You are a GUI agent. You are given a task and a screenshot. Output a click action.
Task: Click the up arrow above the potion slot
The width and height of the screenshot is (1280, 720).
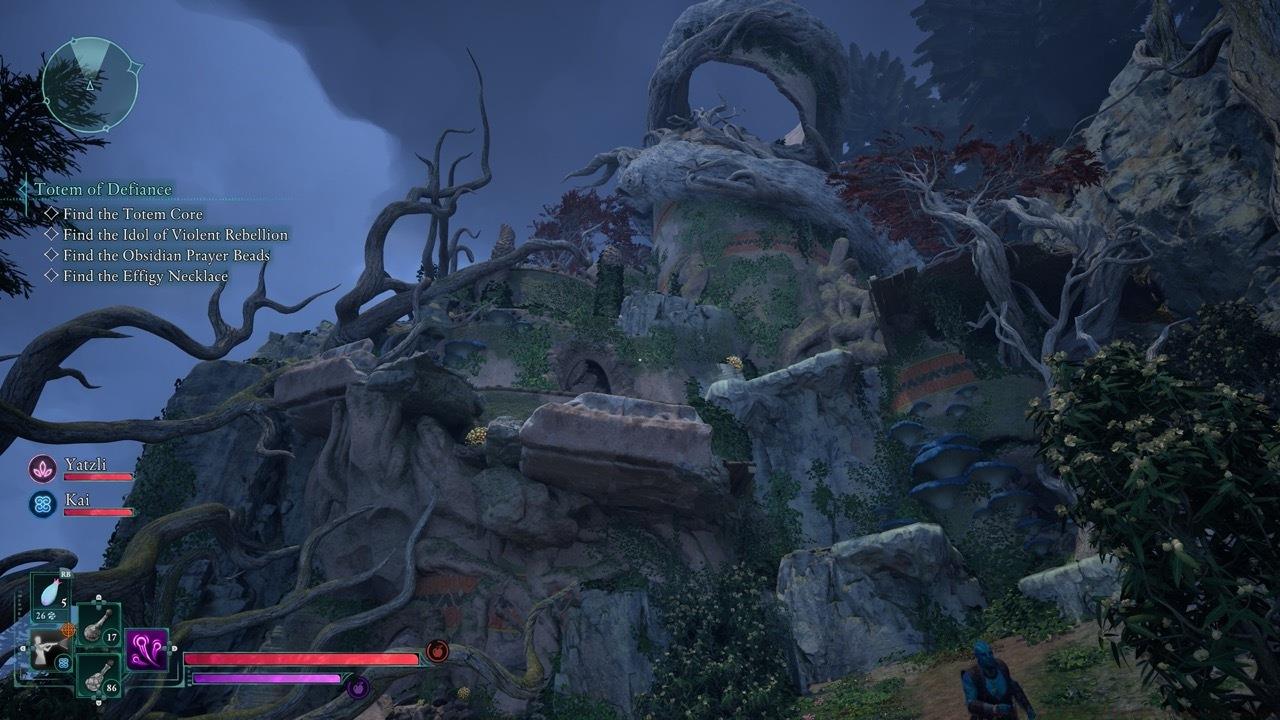point(98,597)
